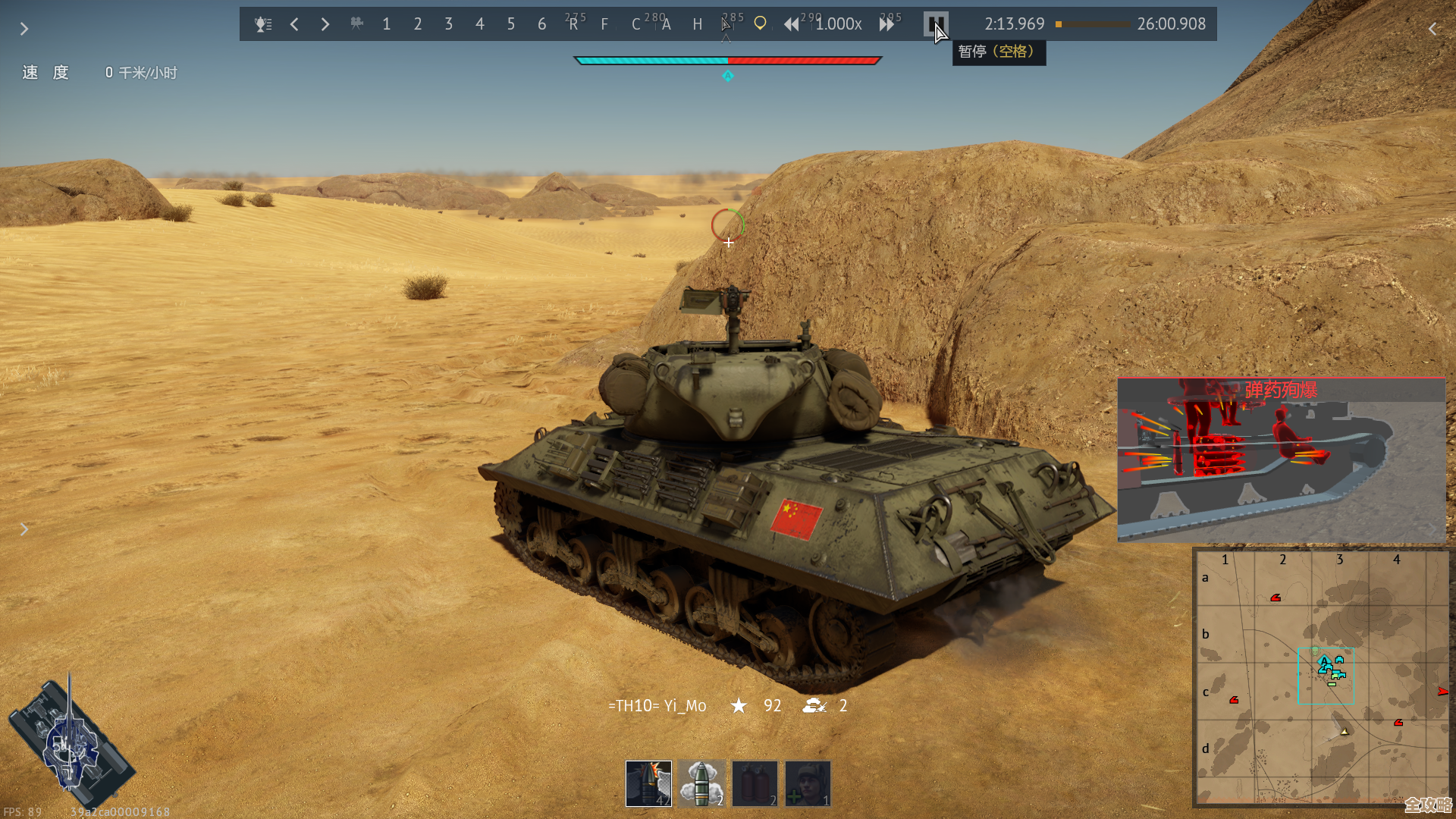The width and height of the screenshot is (1456, 819).
Task: Select camera preset 1
Action: (387, 24)
